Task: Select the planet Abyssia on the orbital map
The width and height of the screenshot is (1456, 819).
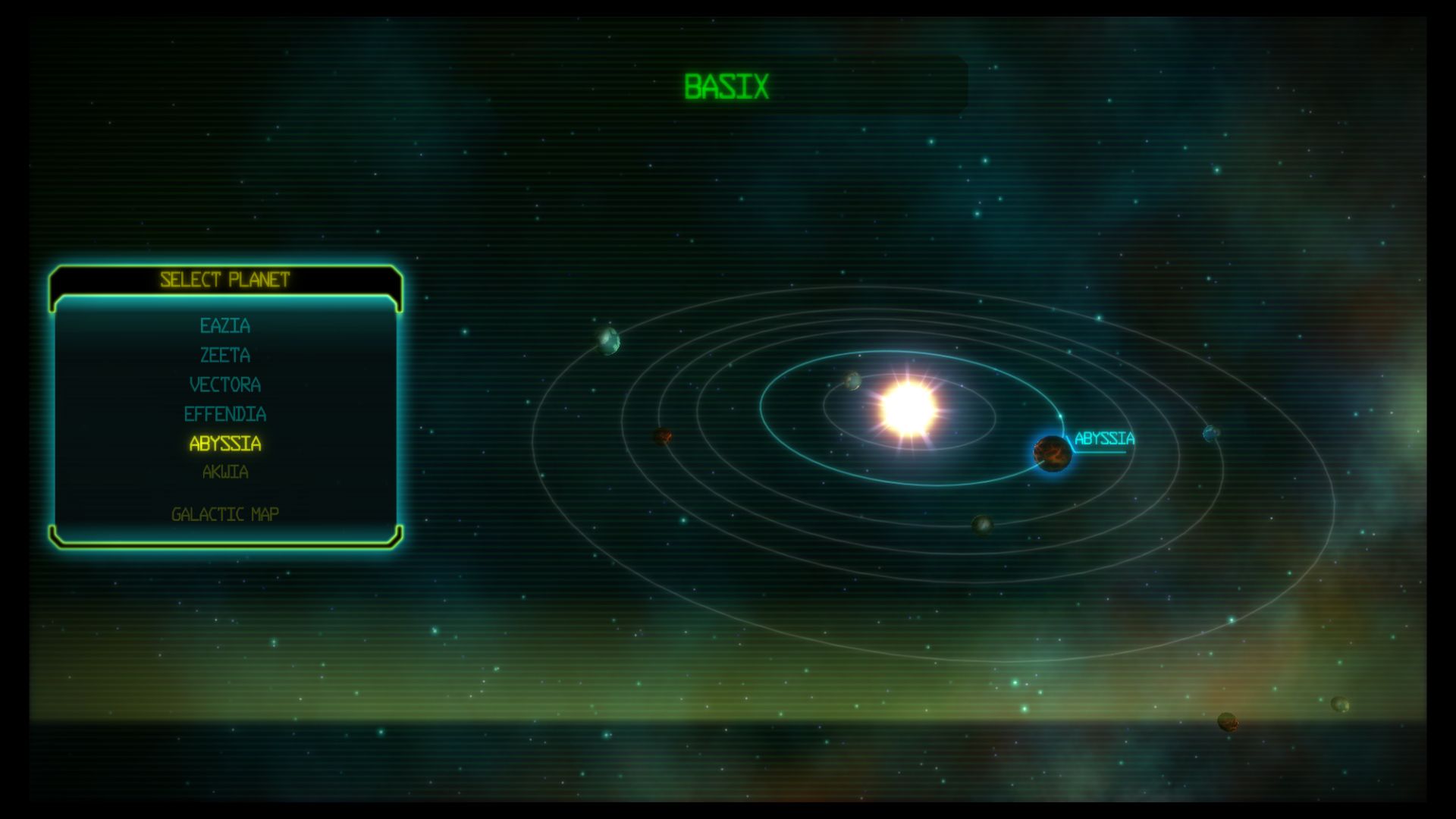Action: tap(1051, 453)
